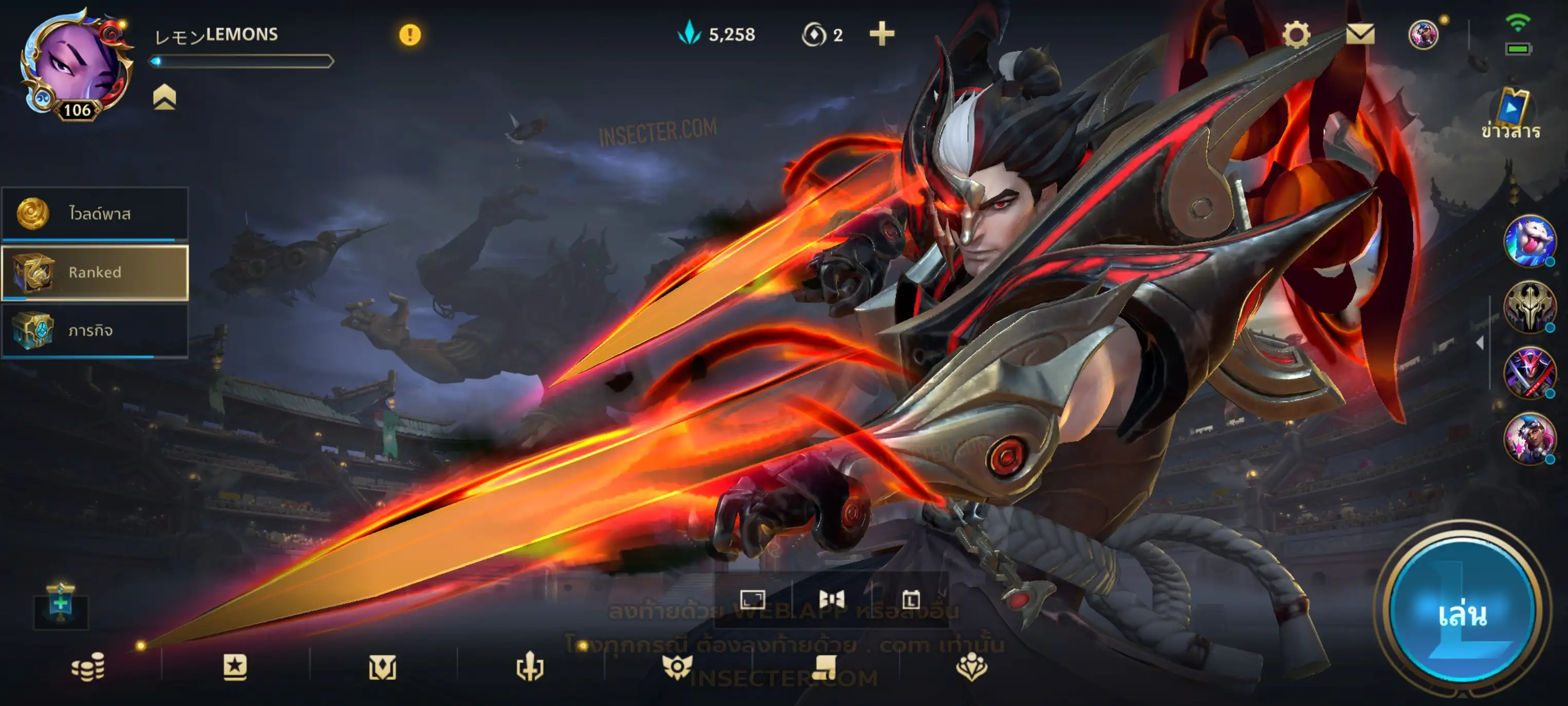Image resolution: width=1568 pixels, height=706 pixels.
Task: Click the yellow exclamation alert icon
Action: tap(410, 35)
